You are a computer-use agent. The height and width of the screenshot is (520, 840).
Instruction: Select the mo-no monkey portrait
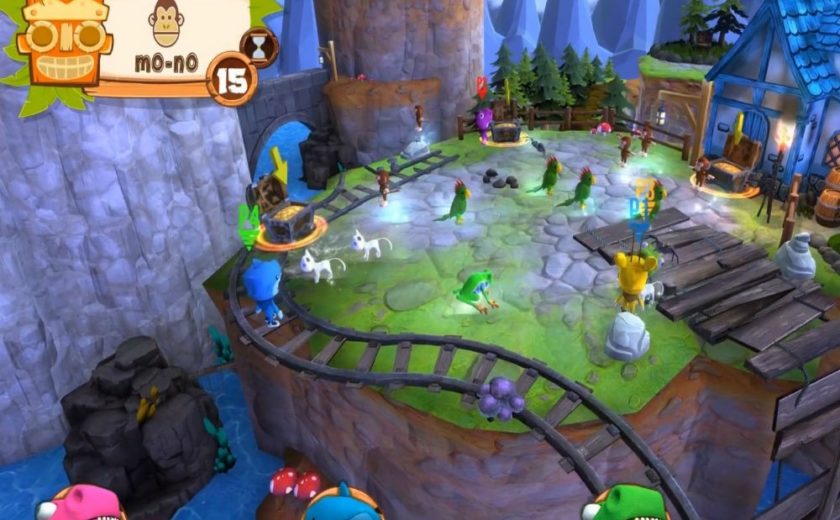pyautogui.click(x=166, y=22)
